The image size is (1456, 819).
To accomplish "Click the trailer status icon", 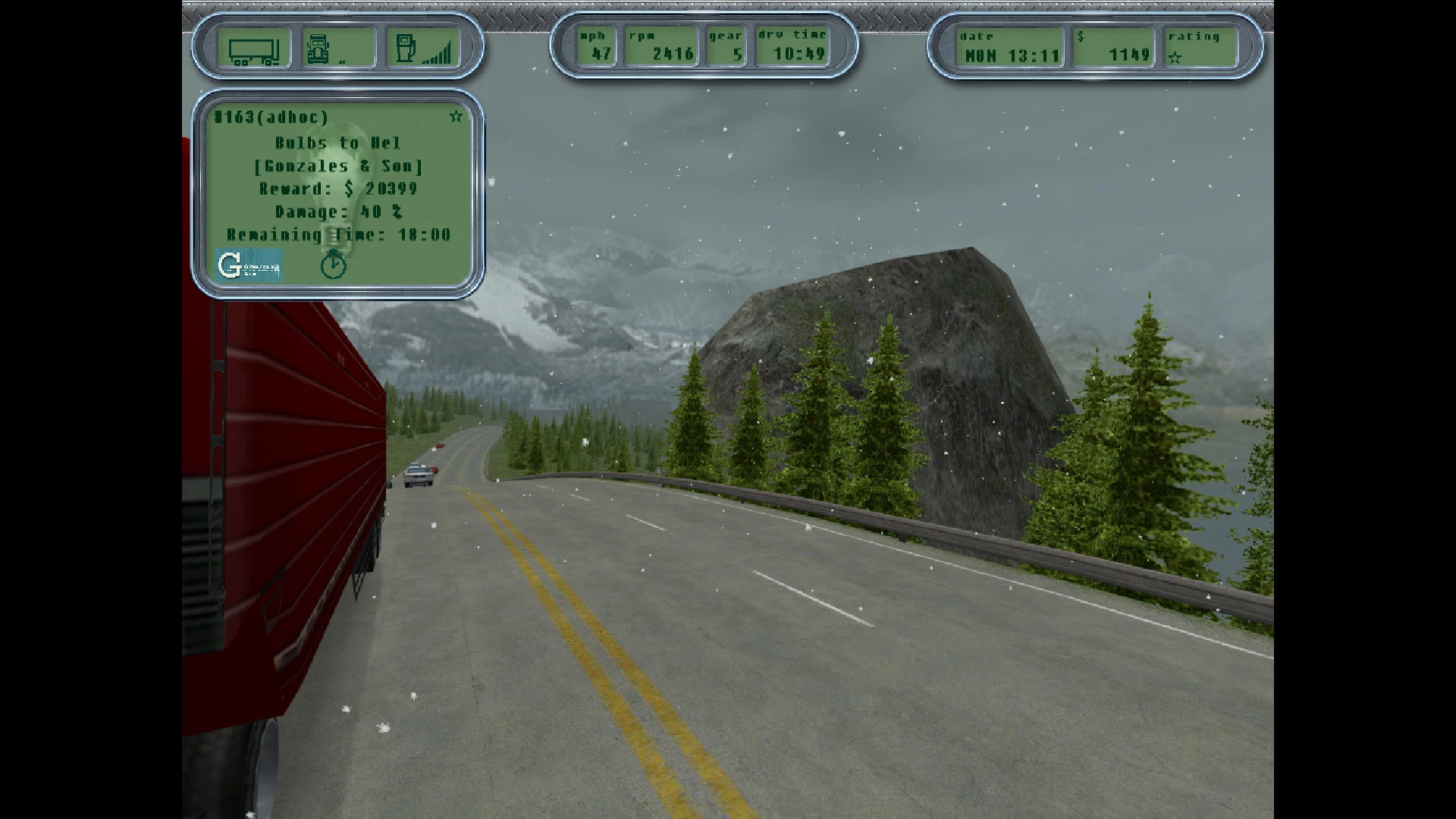I will tap(254, 50).
